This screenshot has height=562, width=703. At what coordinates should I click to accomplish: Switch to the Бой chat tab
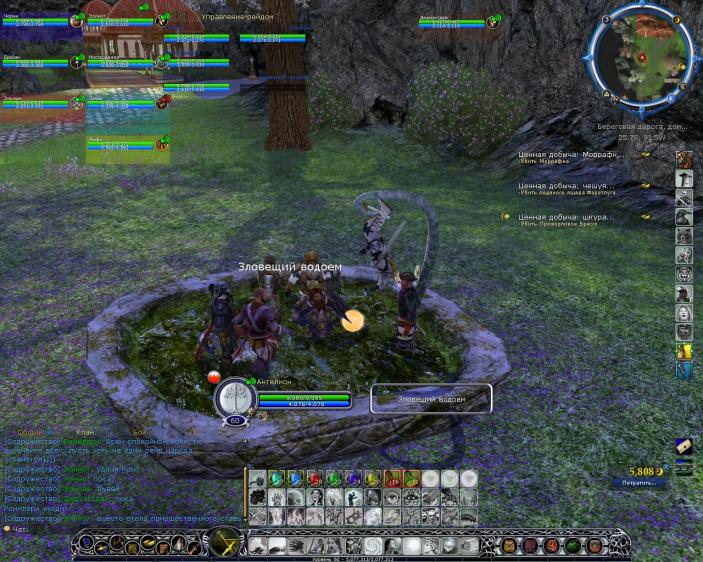[x=139, y=431]
